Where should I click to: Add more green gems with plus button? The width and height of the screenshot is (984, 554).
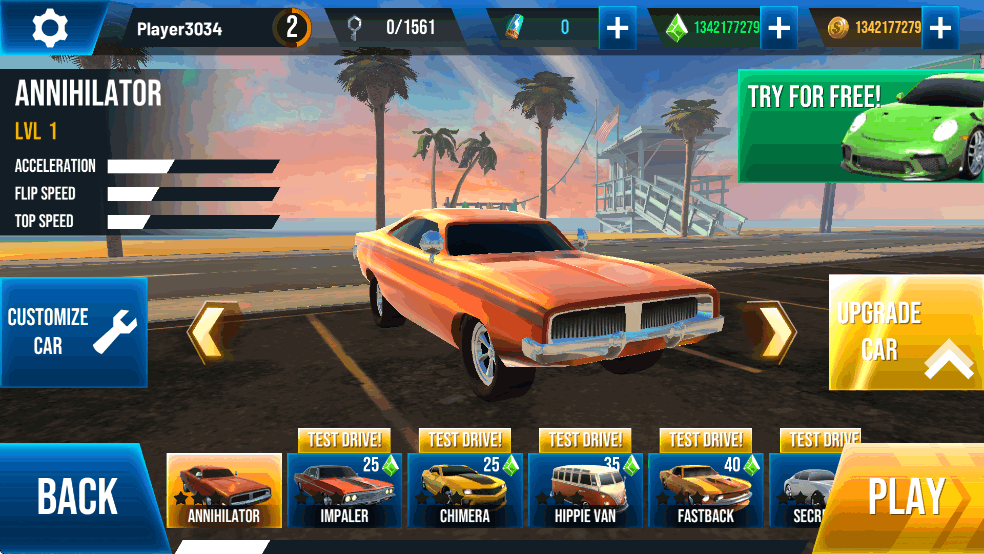(x=778, y=28)
